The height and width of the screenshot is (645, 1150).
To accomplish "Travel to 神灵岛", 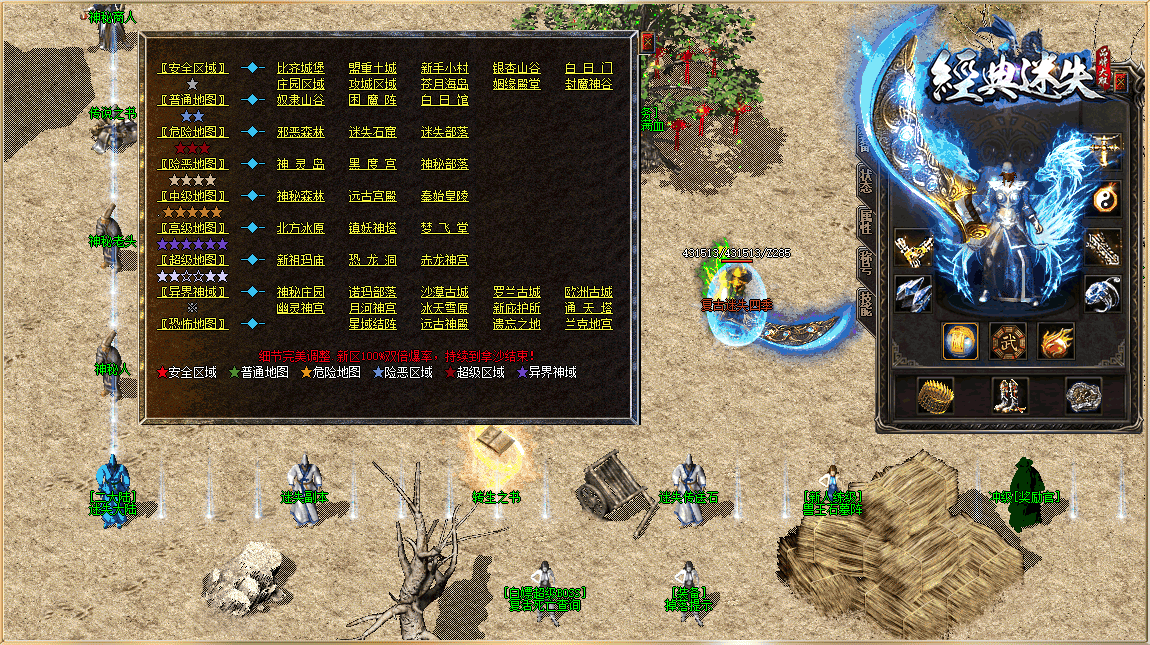I will point(301,164).
